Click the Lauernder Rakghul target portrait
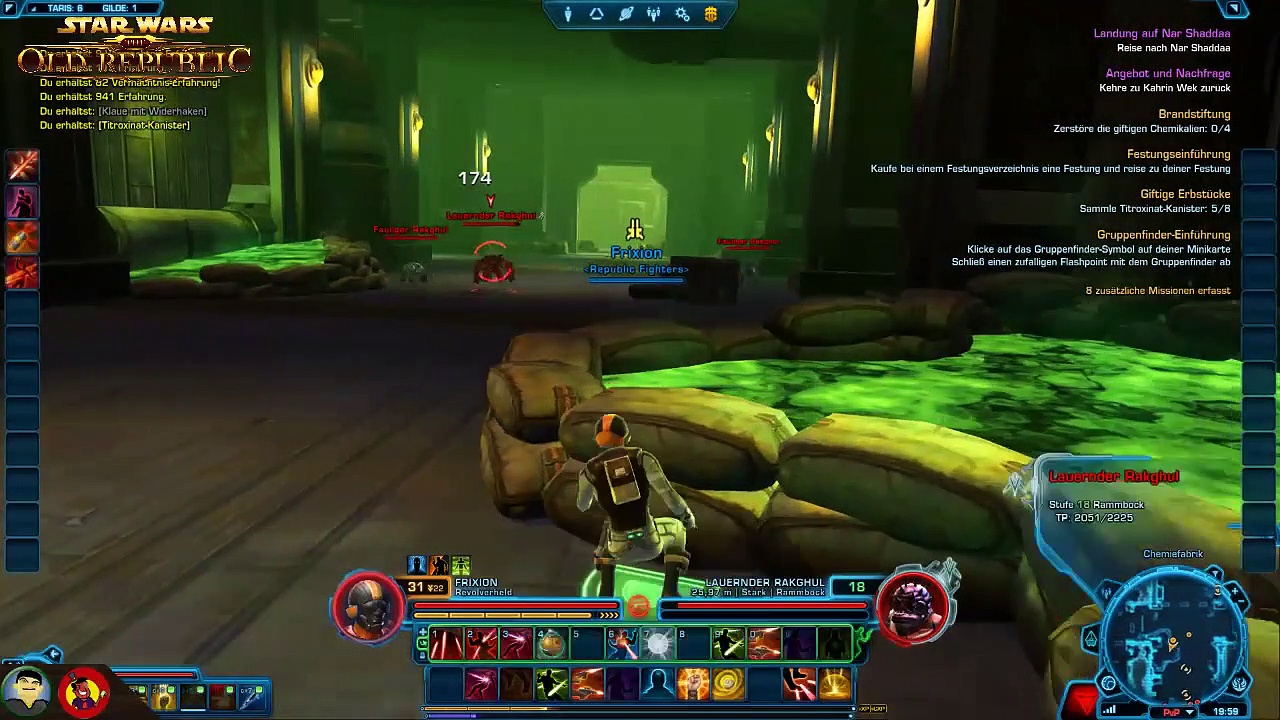Viewport: 1280px width, 720px height. point(914,604)
